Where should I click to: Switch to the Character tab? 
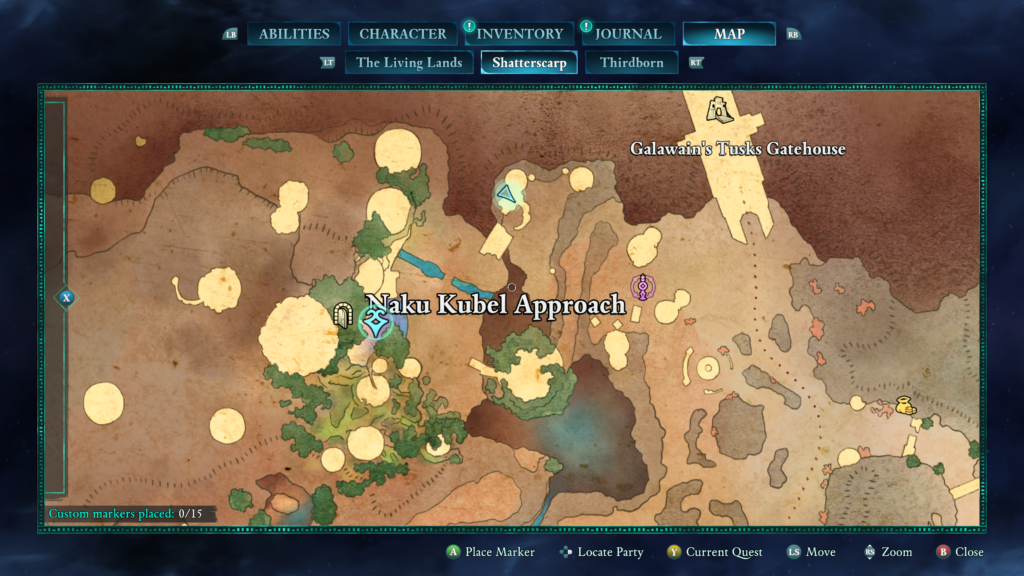403,34
